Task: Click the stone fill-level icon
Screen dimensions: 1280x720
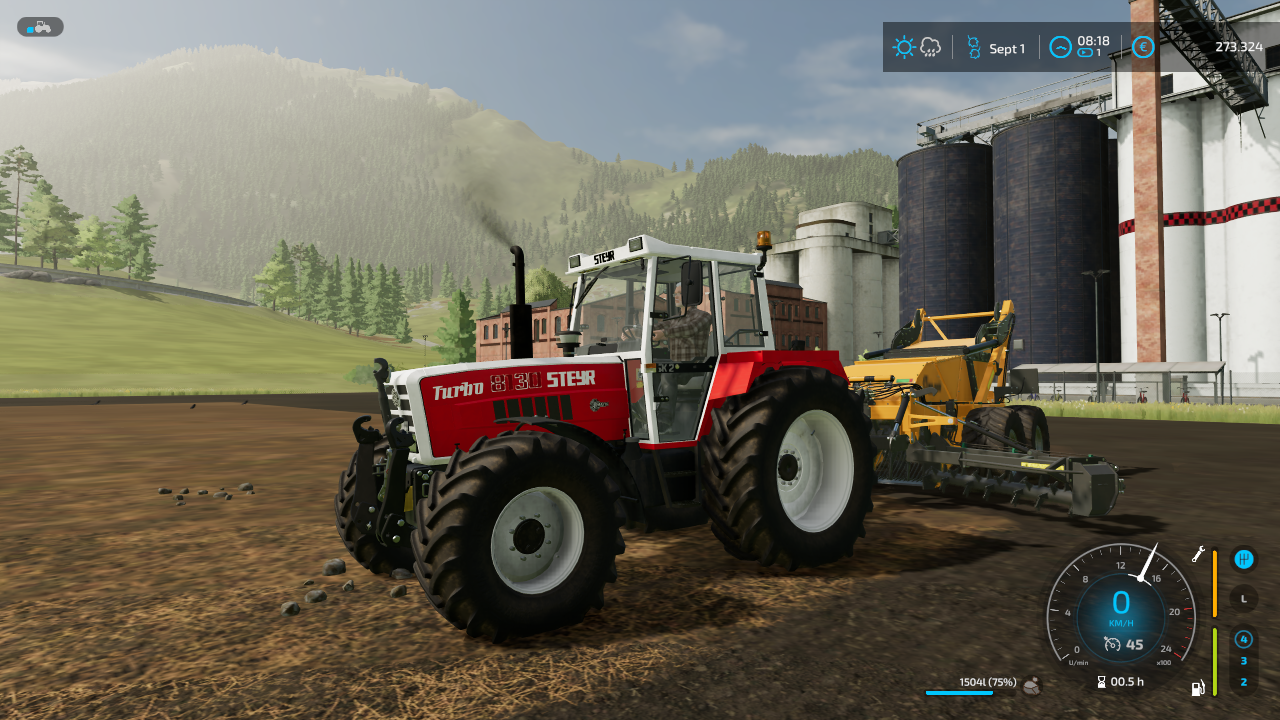Action: 1031,685
